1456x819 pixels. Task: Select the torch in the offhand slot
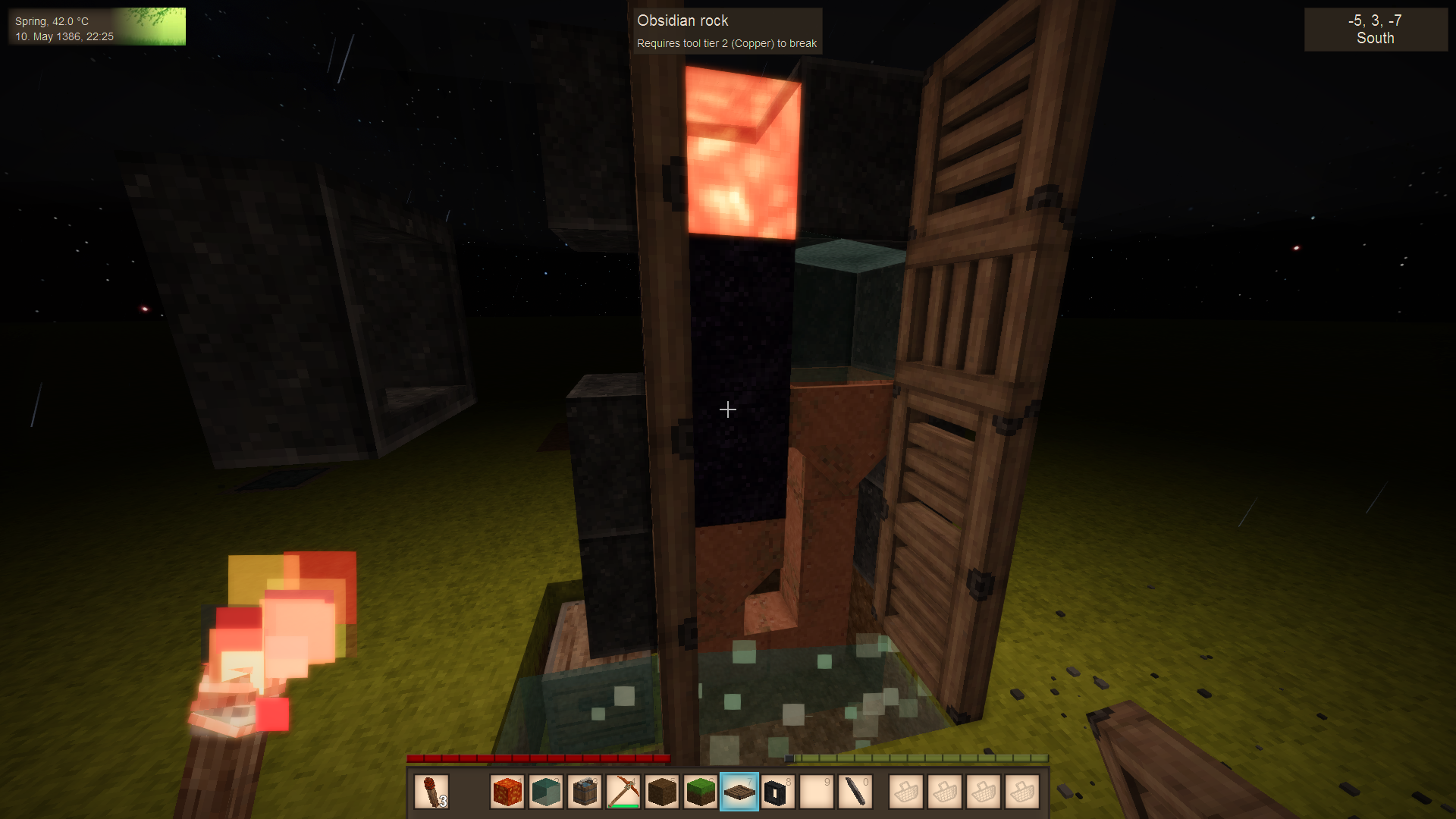[x=431, y=792]
